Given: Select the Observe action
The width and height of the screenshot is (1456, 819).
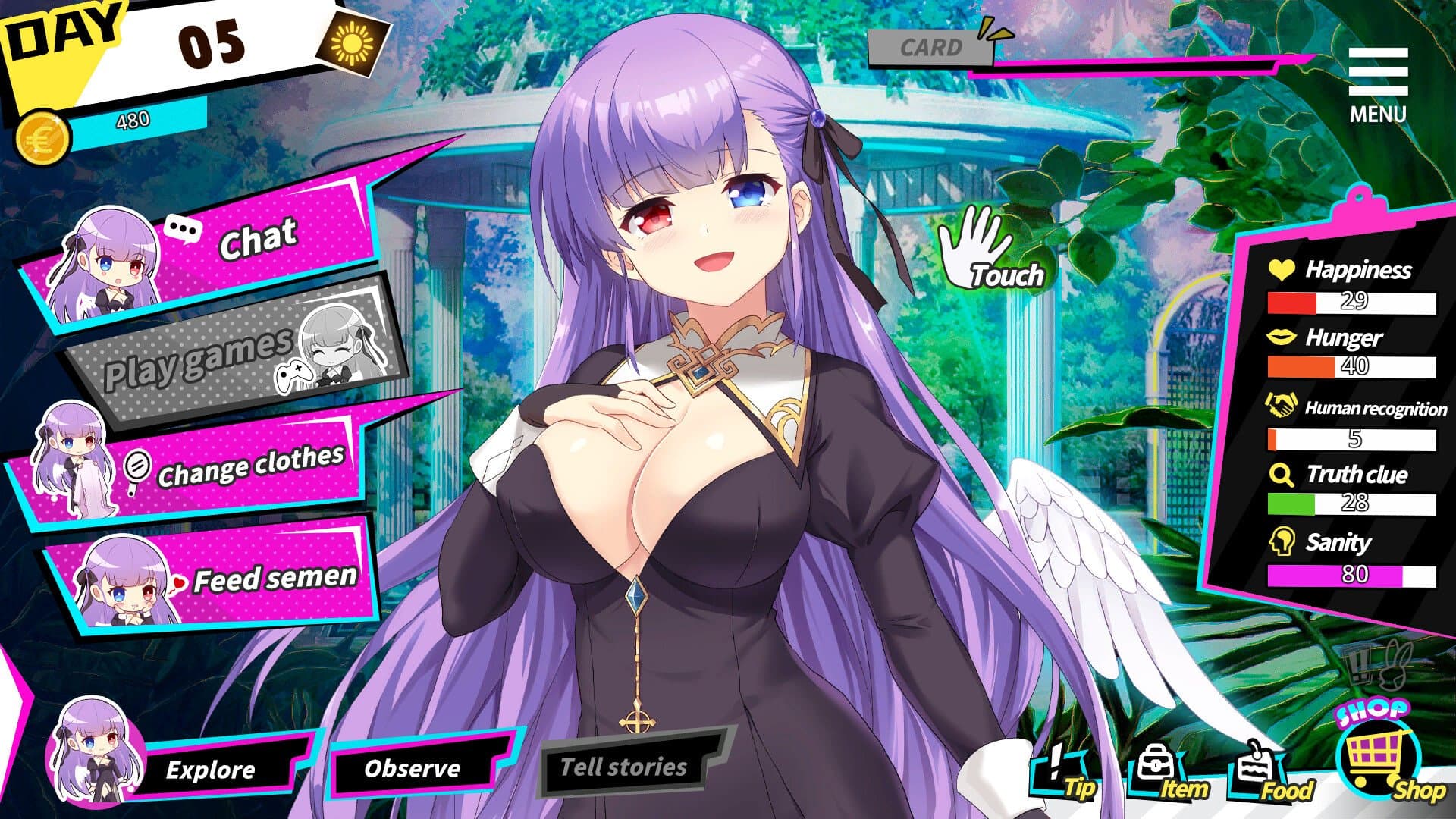Looking at the screenshot, I should point(412,770).
